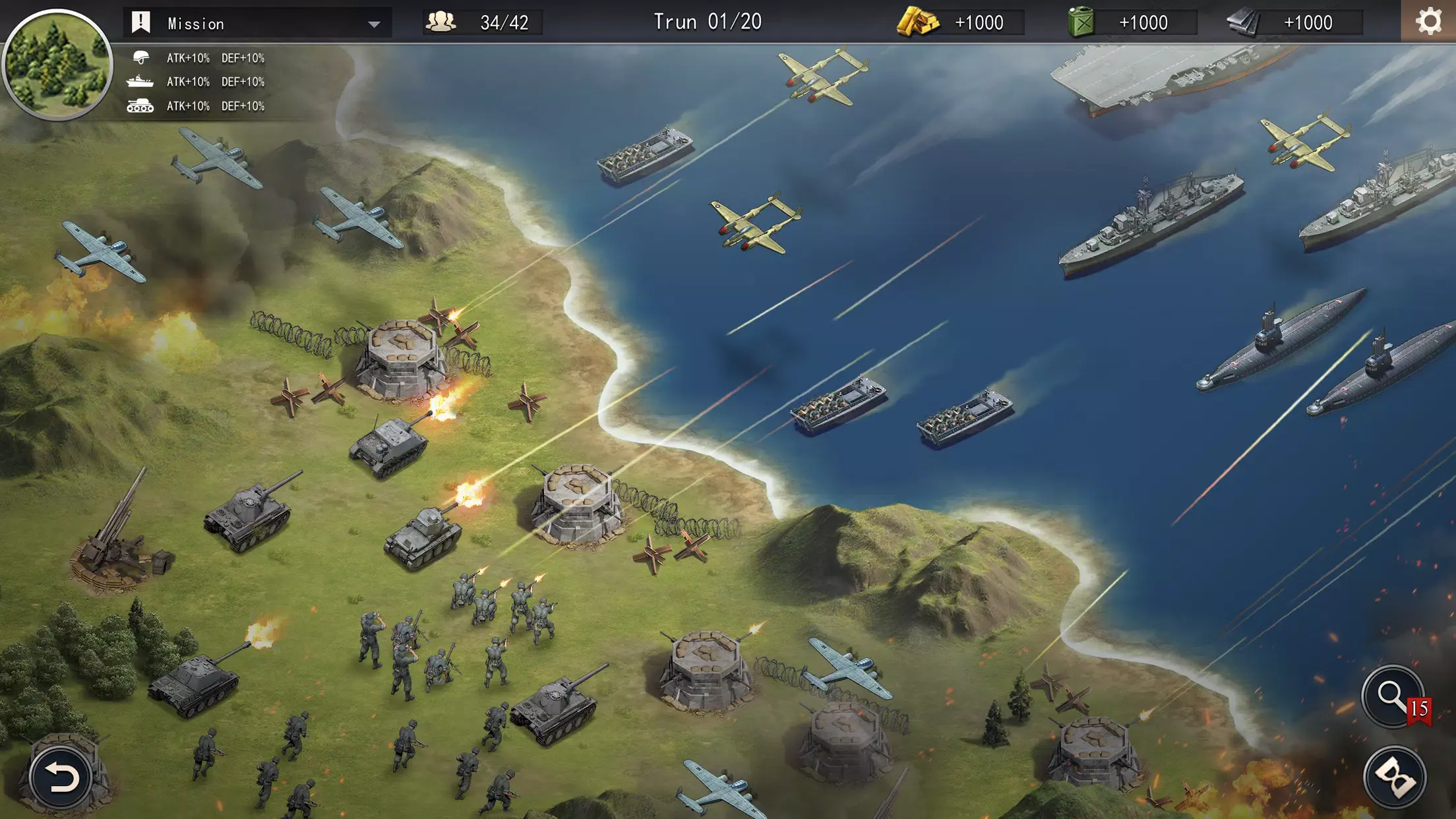Select the steel plates resource icon
This screenshot has height=819, width=1456.
(1244, 22)
